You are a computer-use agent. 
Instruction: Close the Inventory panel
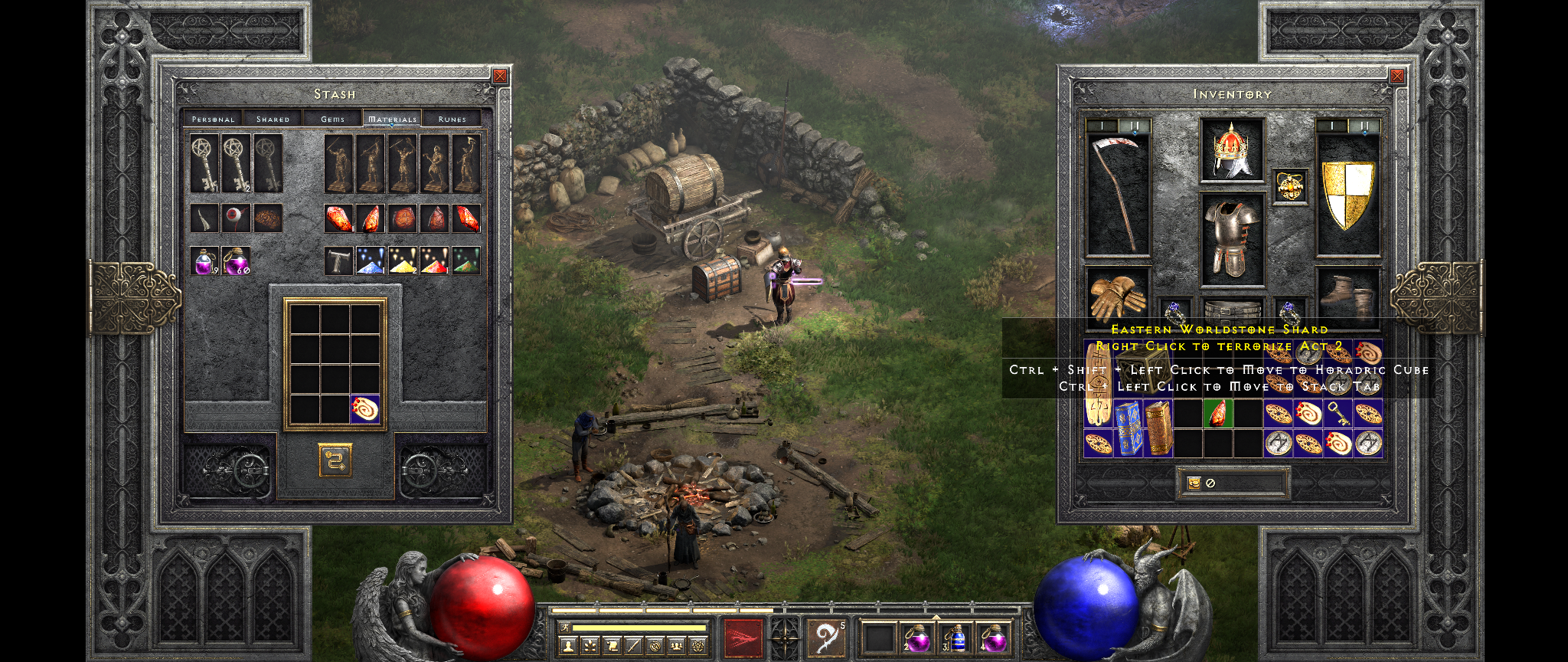click(1397, 76)
